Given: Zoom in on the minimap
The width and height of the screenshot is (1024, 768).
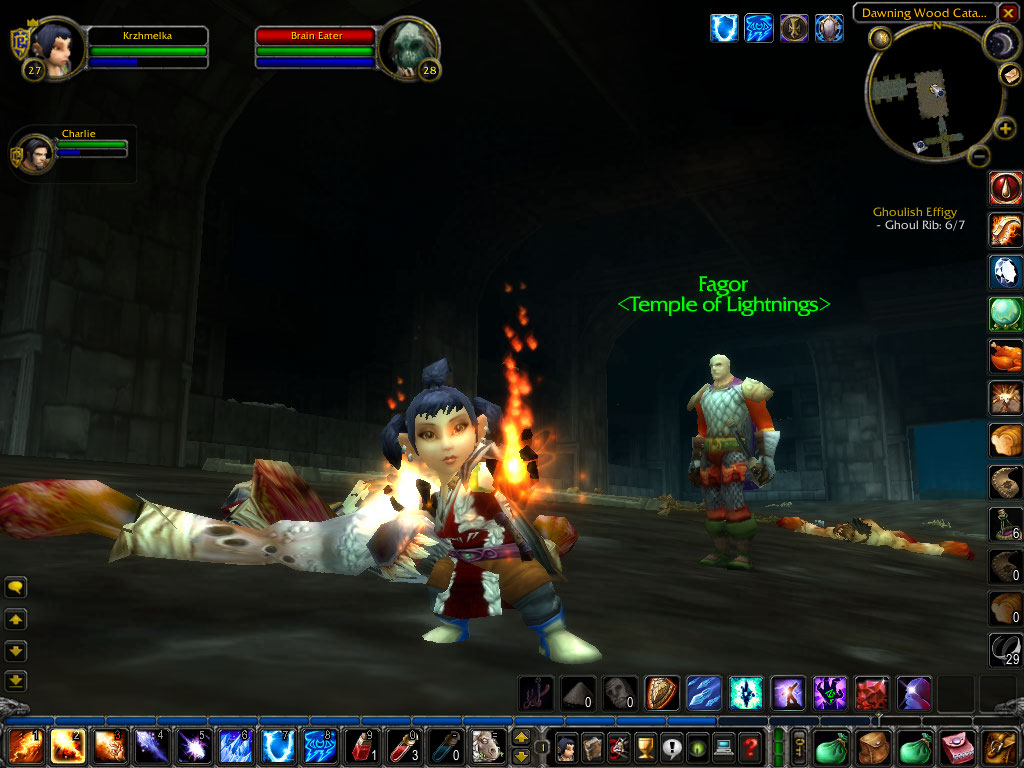Looking at the screenshot, I should (1006, 129).
